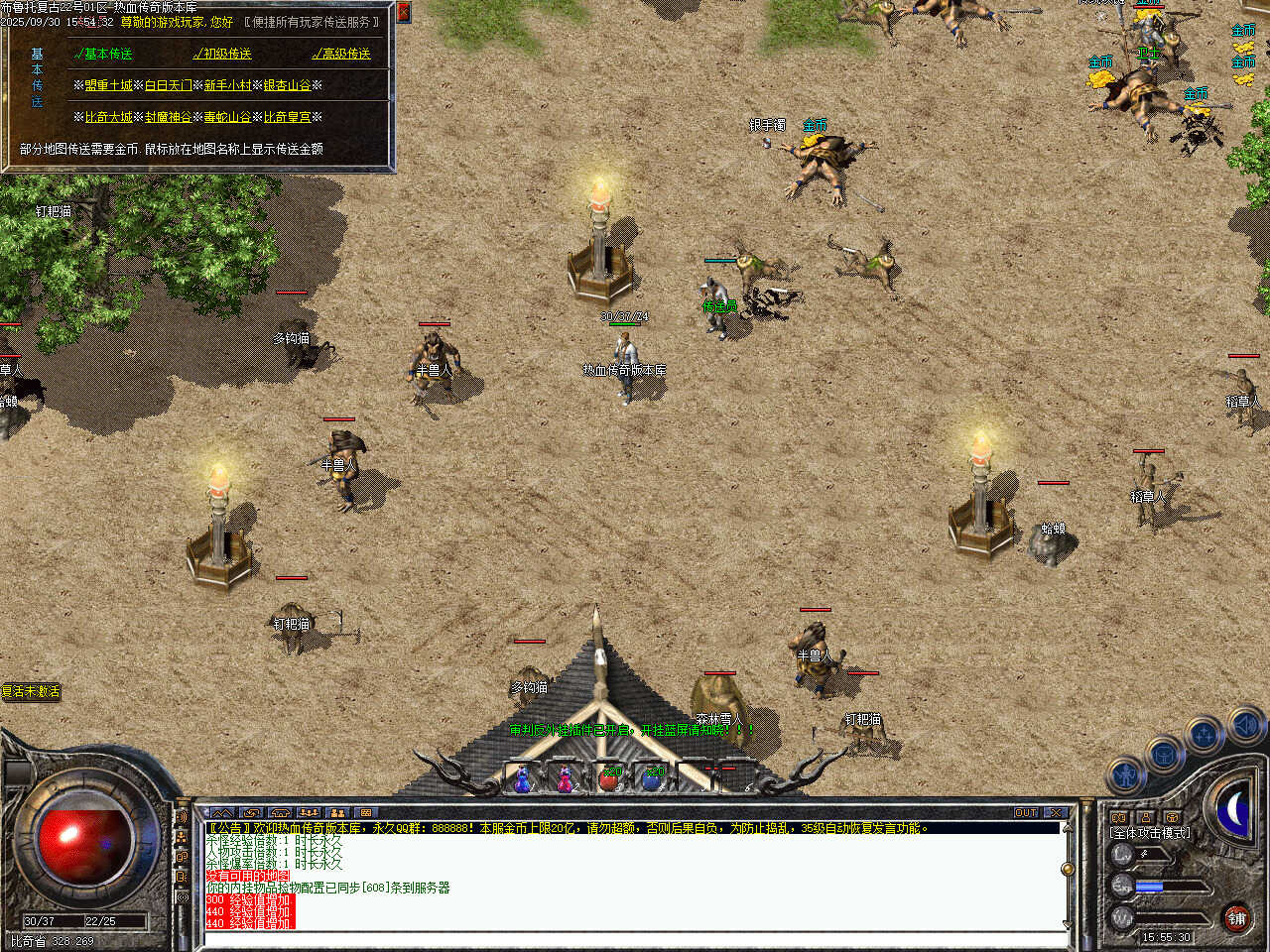
Task: Open the red 铺 shop button
Action: [x=1236, y=919]
